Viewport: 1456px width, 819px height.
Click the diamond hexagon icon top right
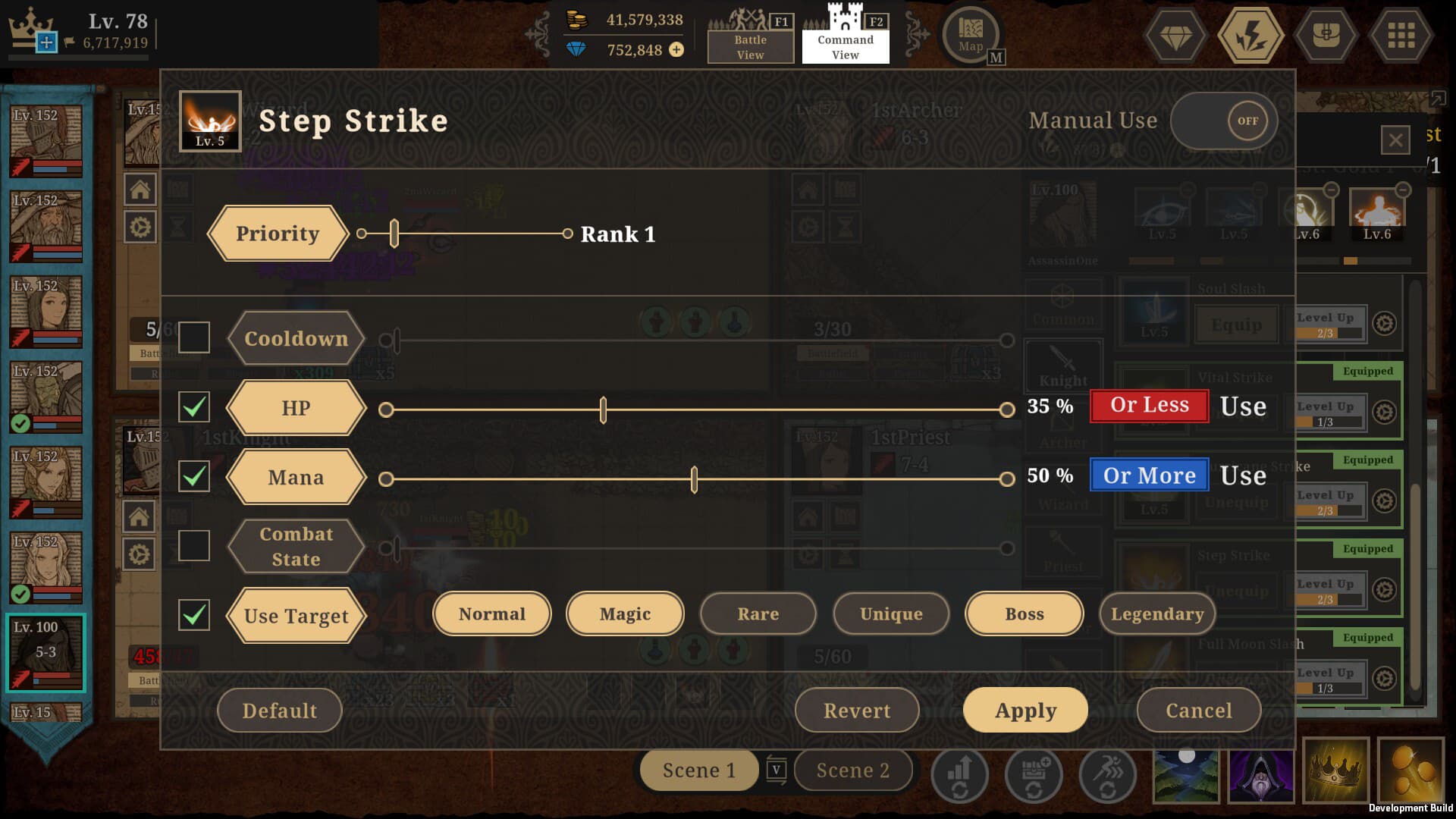1174,34
